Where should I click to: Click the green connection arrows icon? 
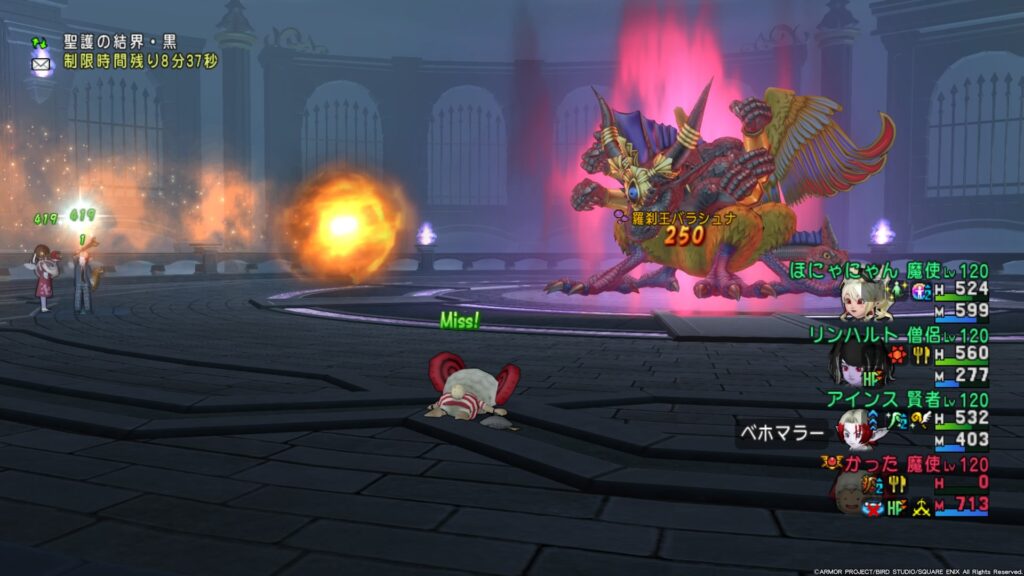pyautogui.click(x=40, y=43)
